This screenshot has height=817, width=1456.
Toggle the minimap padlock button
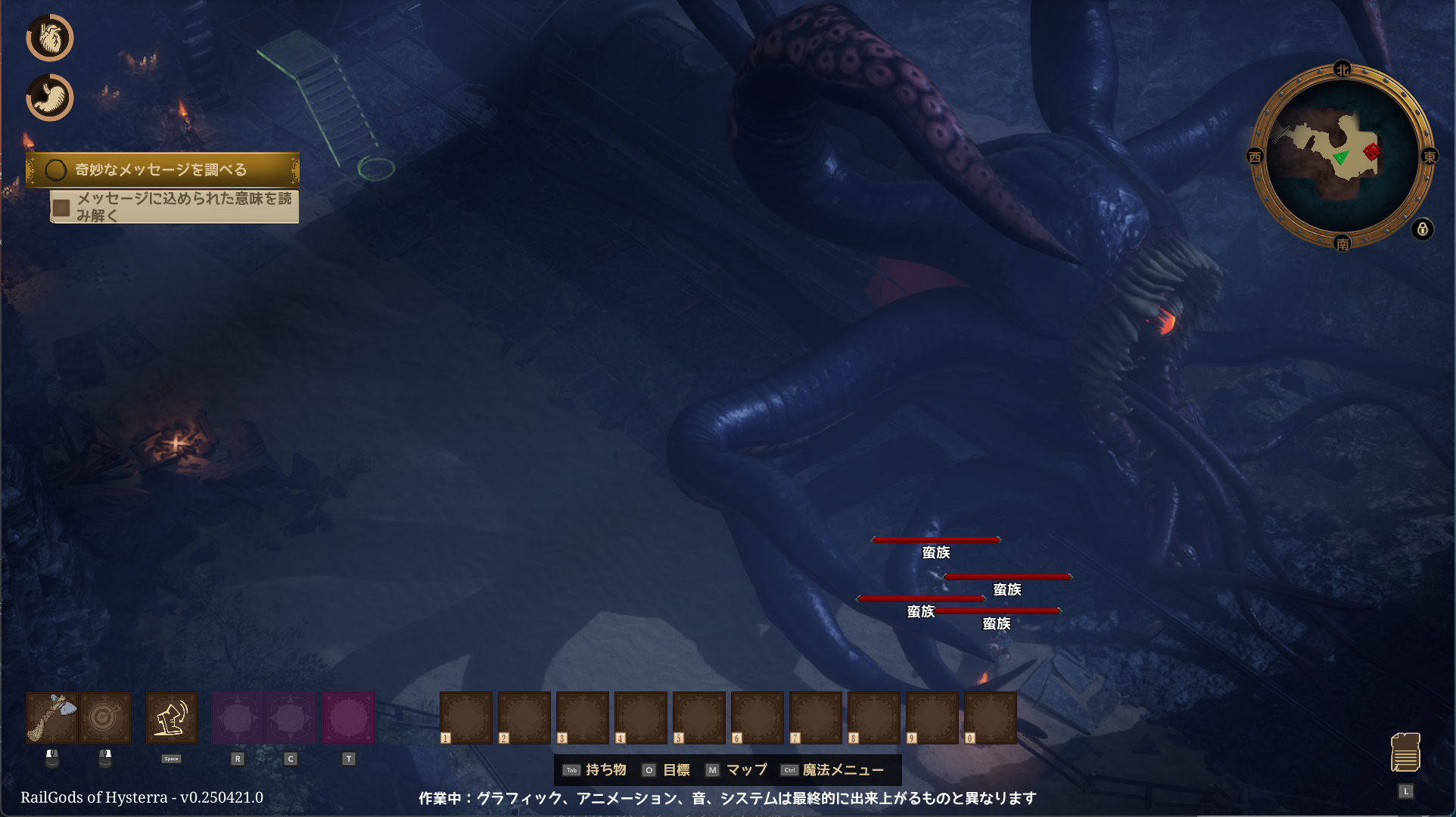(x=1423, y=229)
